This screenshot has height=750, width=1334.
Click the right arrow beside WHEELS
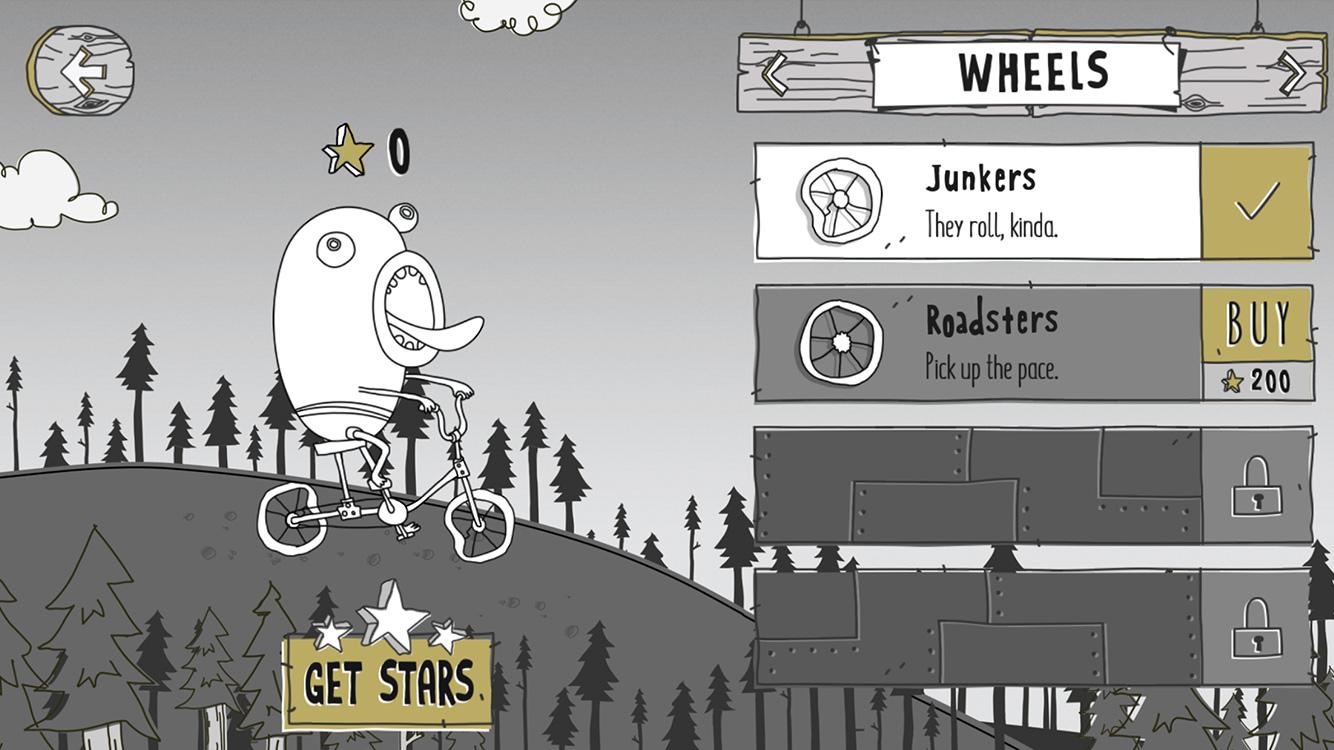pos(1290,68)
